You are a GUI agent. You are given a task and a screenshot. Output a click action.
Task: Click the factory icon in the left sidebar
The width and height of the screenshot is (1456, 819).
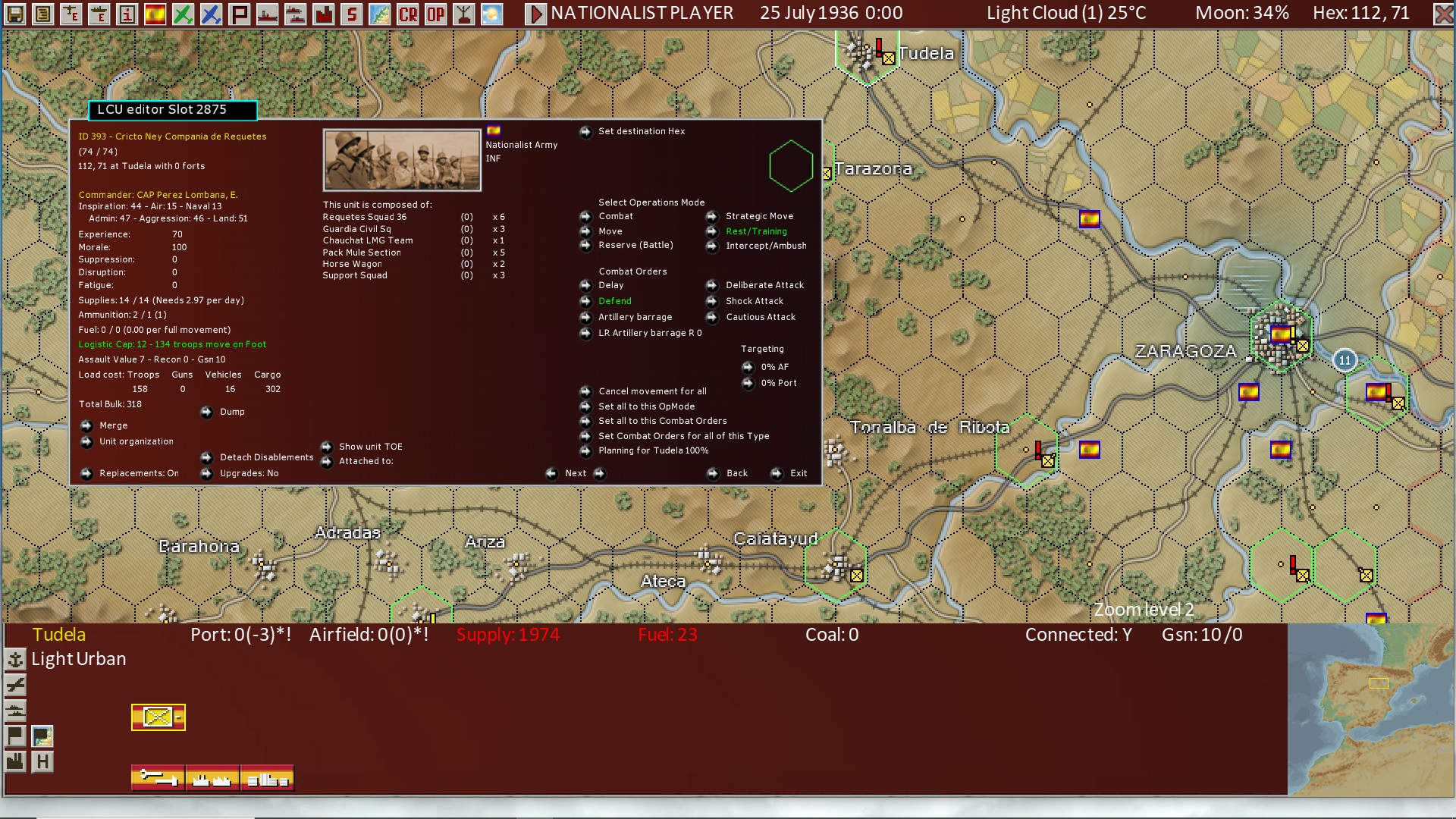[15, 759]
